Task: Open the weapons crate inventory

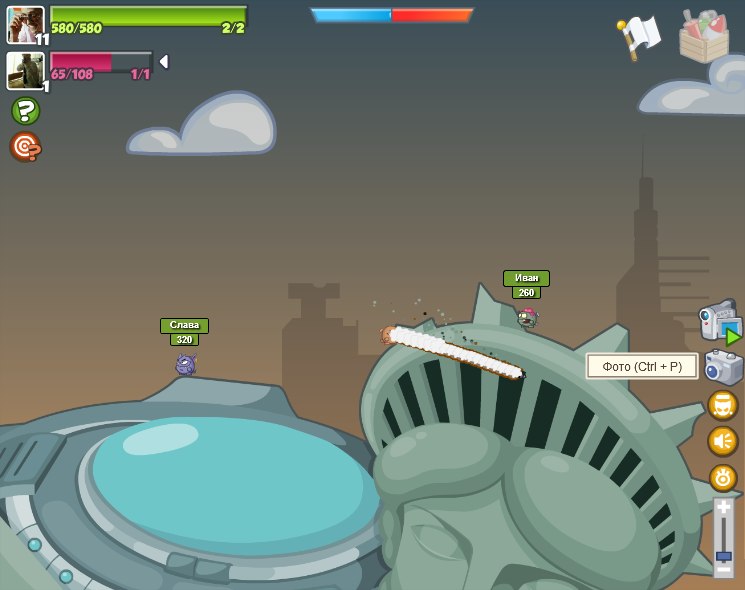Action: [703, 36]
